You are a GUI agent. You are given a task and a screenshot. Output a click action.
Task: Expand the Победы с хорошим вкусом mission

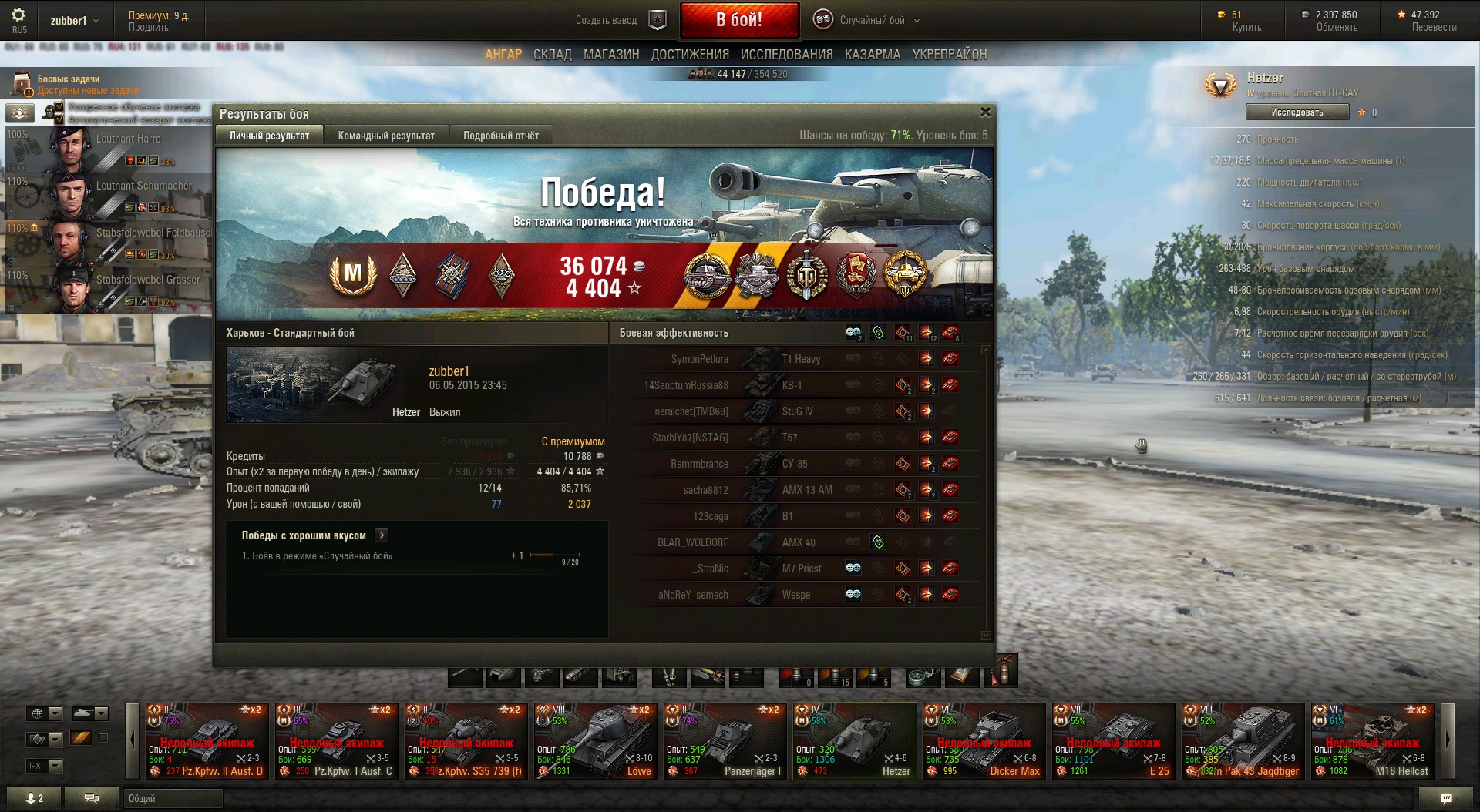click(x=382, y=535)
